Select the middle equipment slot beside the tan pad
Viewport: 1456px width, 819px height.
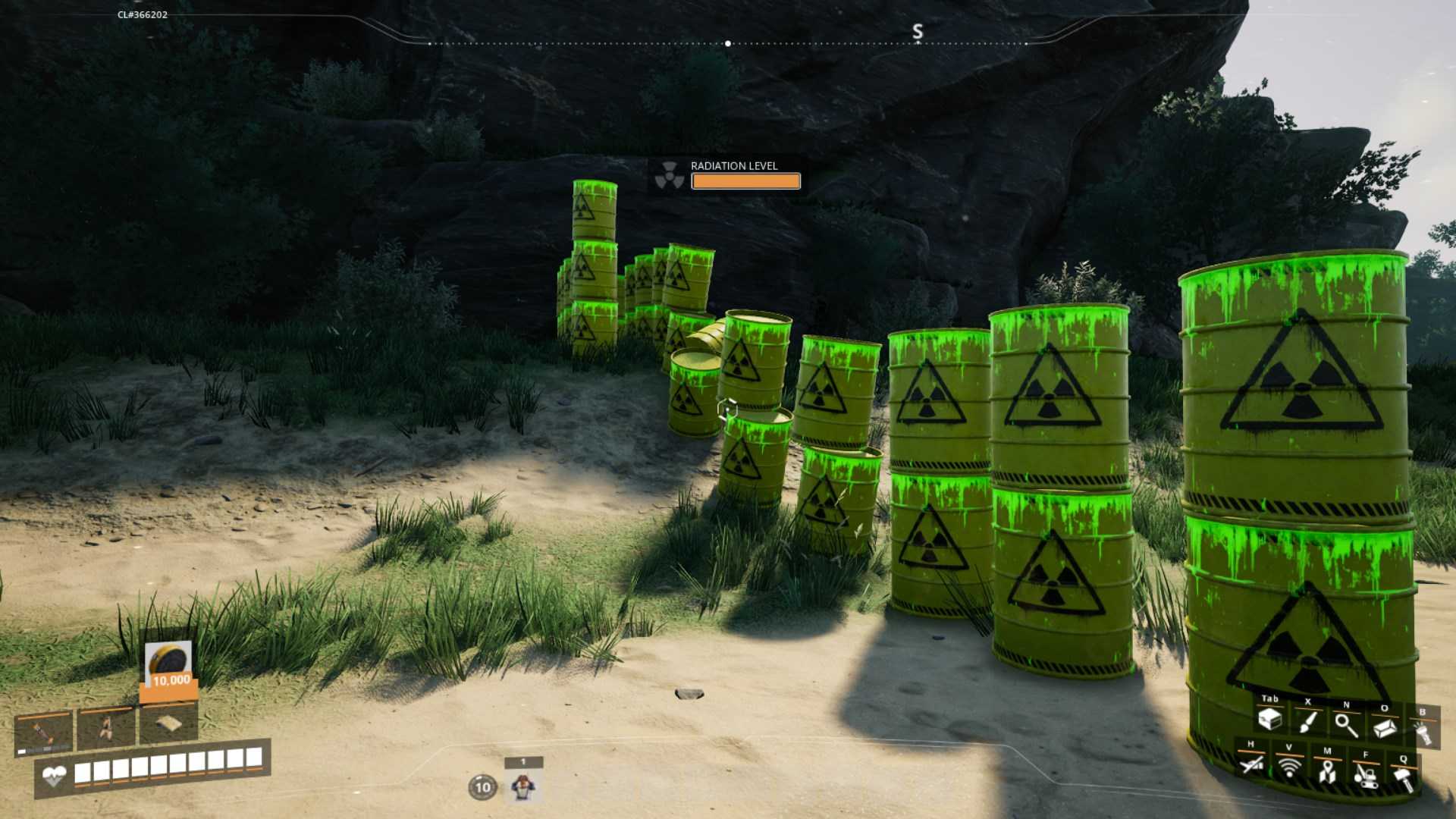pos(107,726)
